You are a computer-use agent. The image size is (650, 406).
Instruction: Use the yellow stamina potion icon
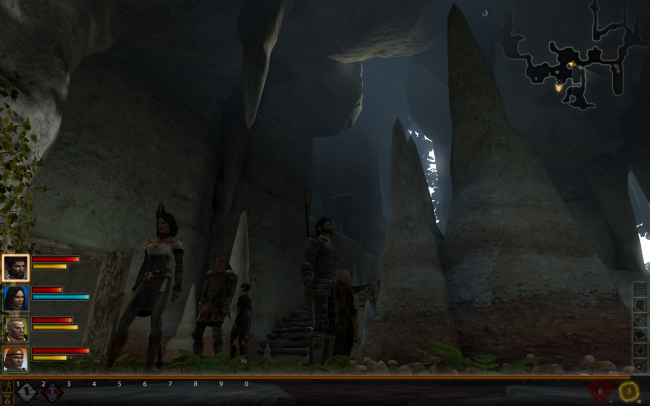pyautogui.click(x=628, y=392)
